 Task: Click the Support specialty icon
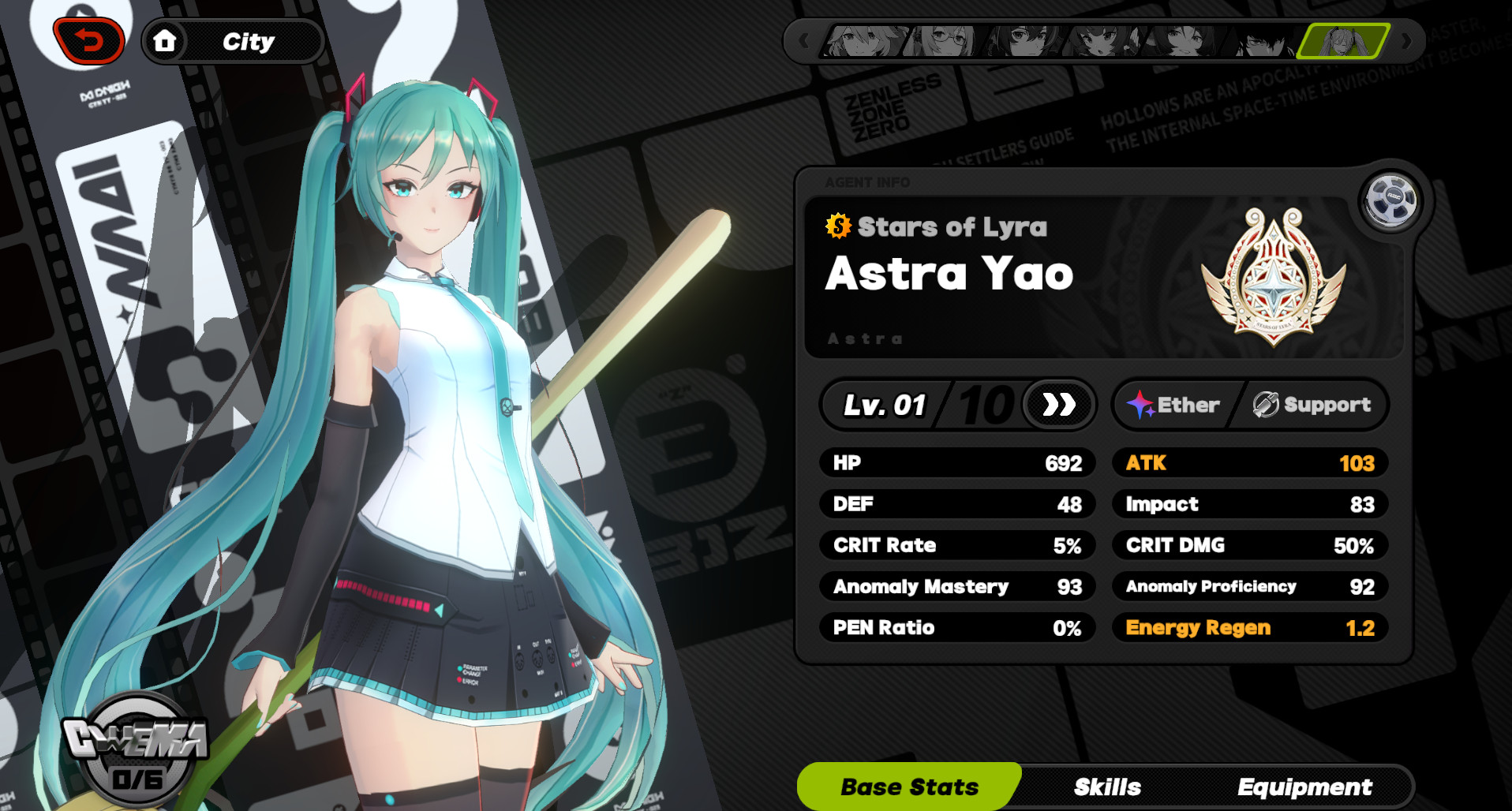tap(1264, 405)
